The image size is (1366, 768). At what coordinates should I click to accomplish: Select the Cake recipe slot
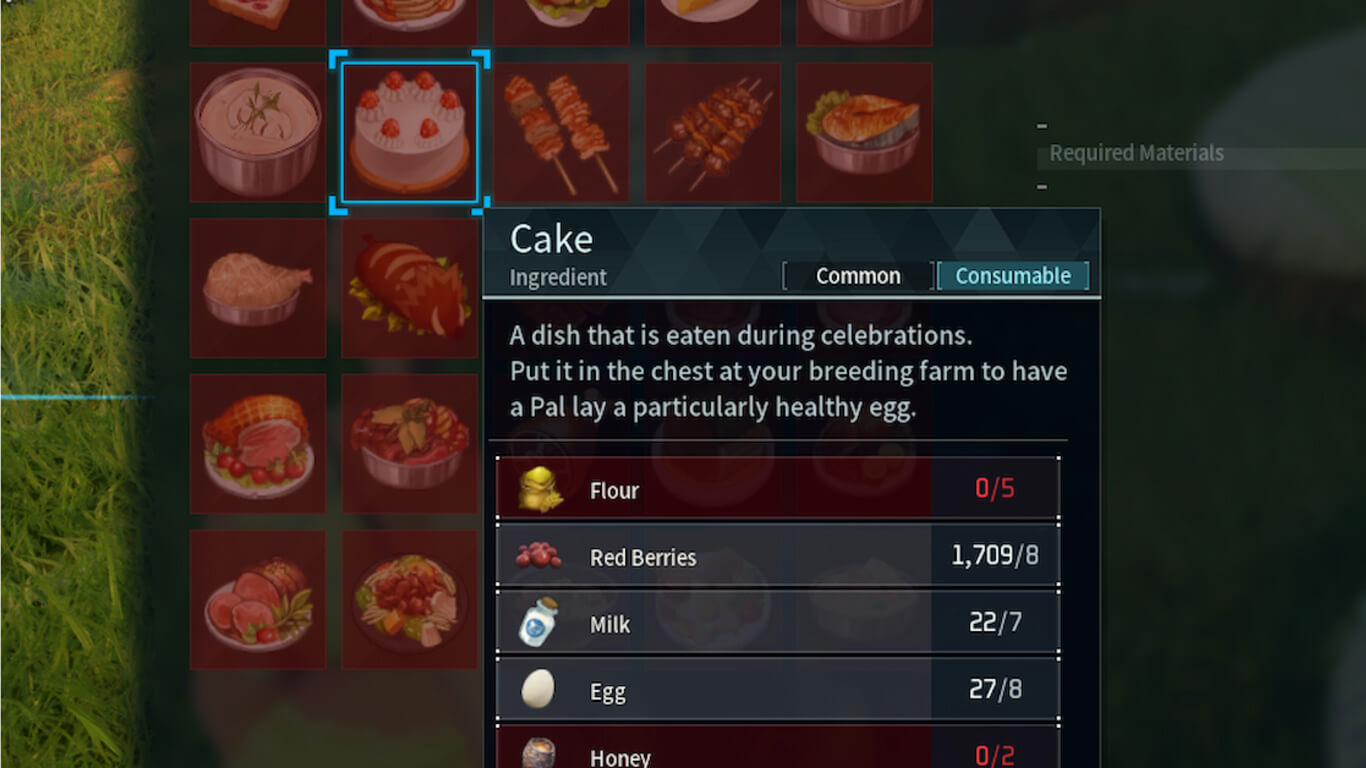409,132
